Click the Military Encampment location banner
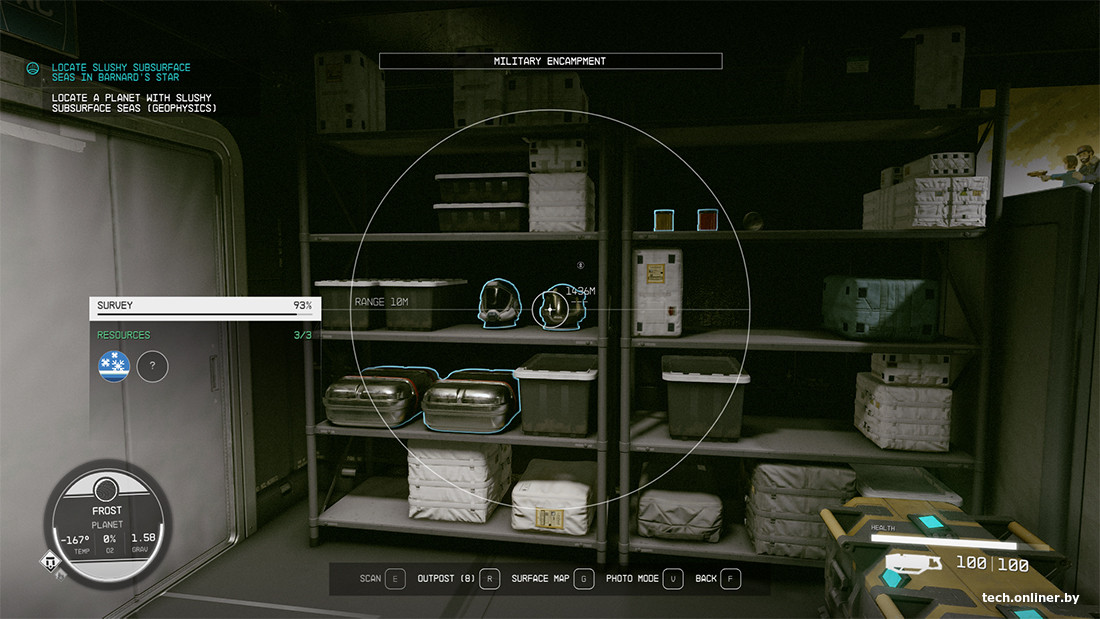This screenshot has height=619, width=1100. 550,61
